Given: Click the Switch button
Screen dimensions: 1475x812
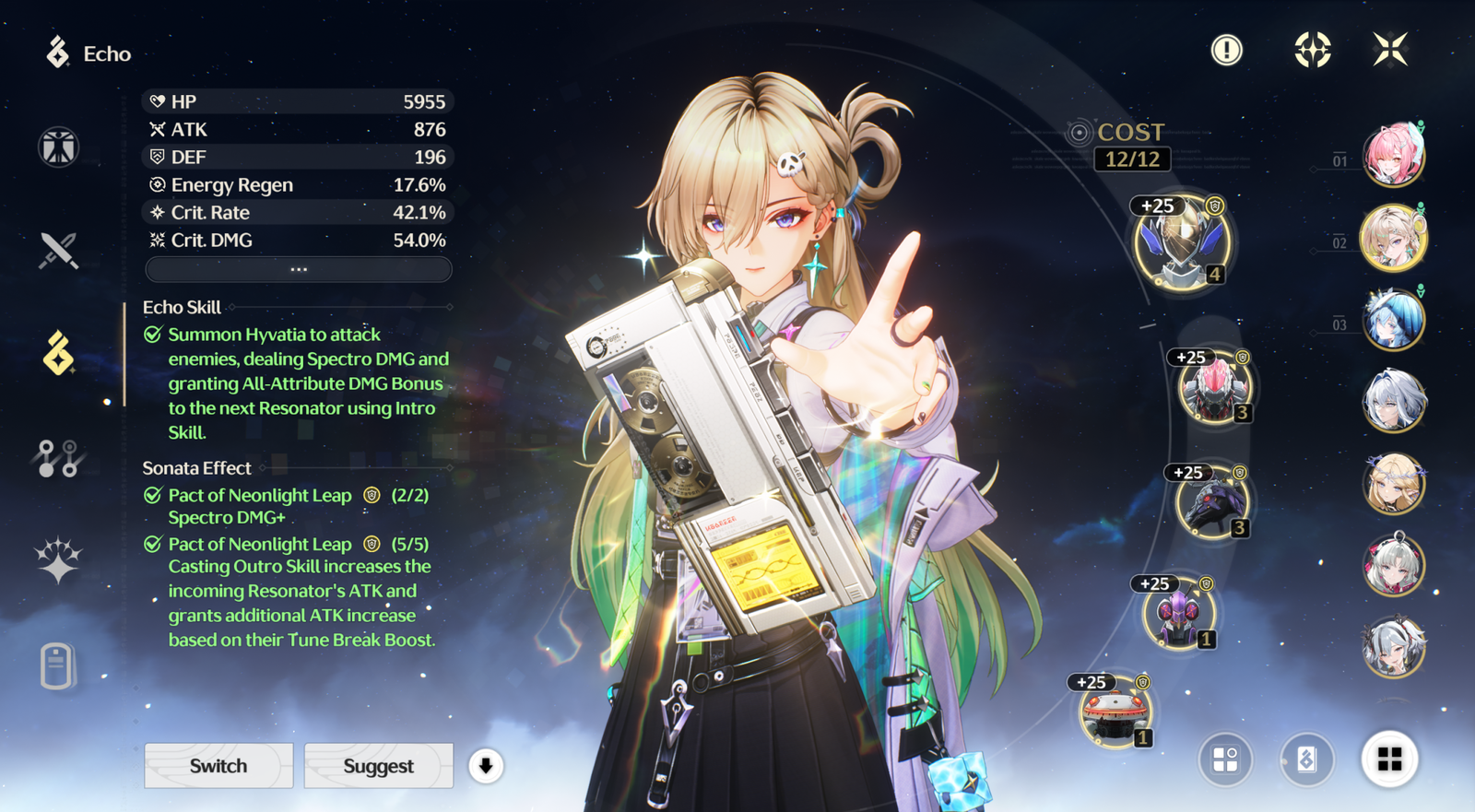Looking at the screenshot, I should pos(218,766).
